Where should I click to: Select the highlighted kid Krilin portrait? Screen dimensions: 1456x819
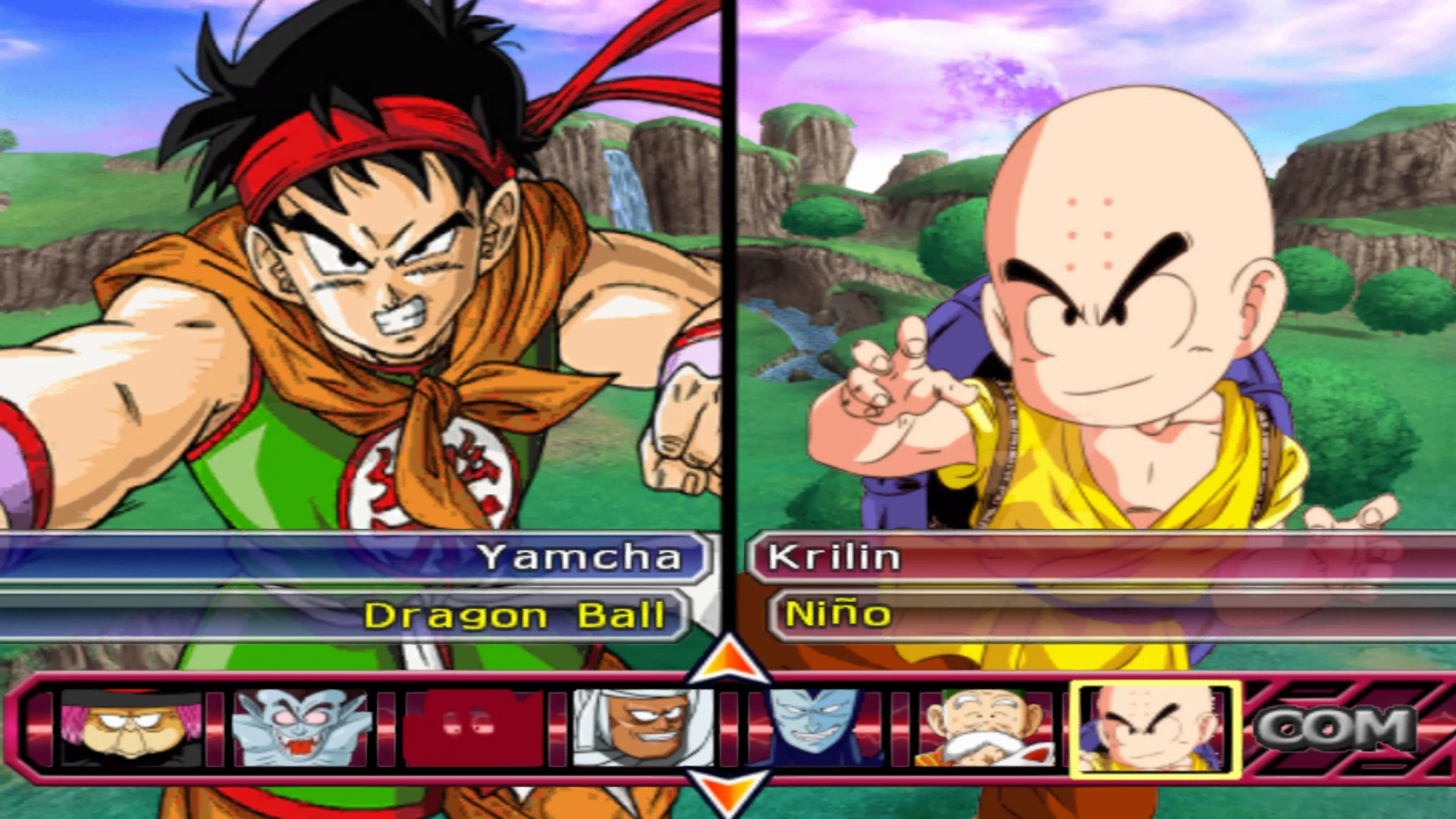pos(1155,729)
